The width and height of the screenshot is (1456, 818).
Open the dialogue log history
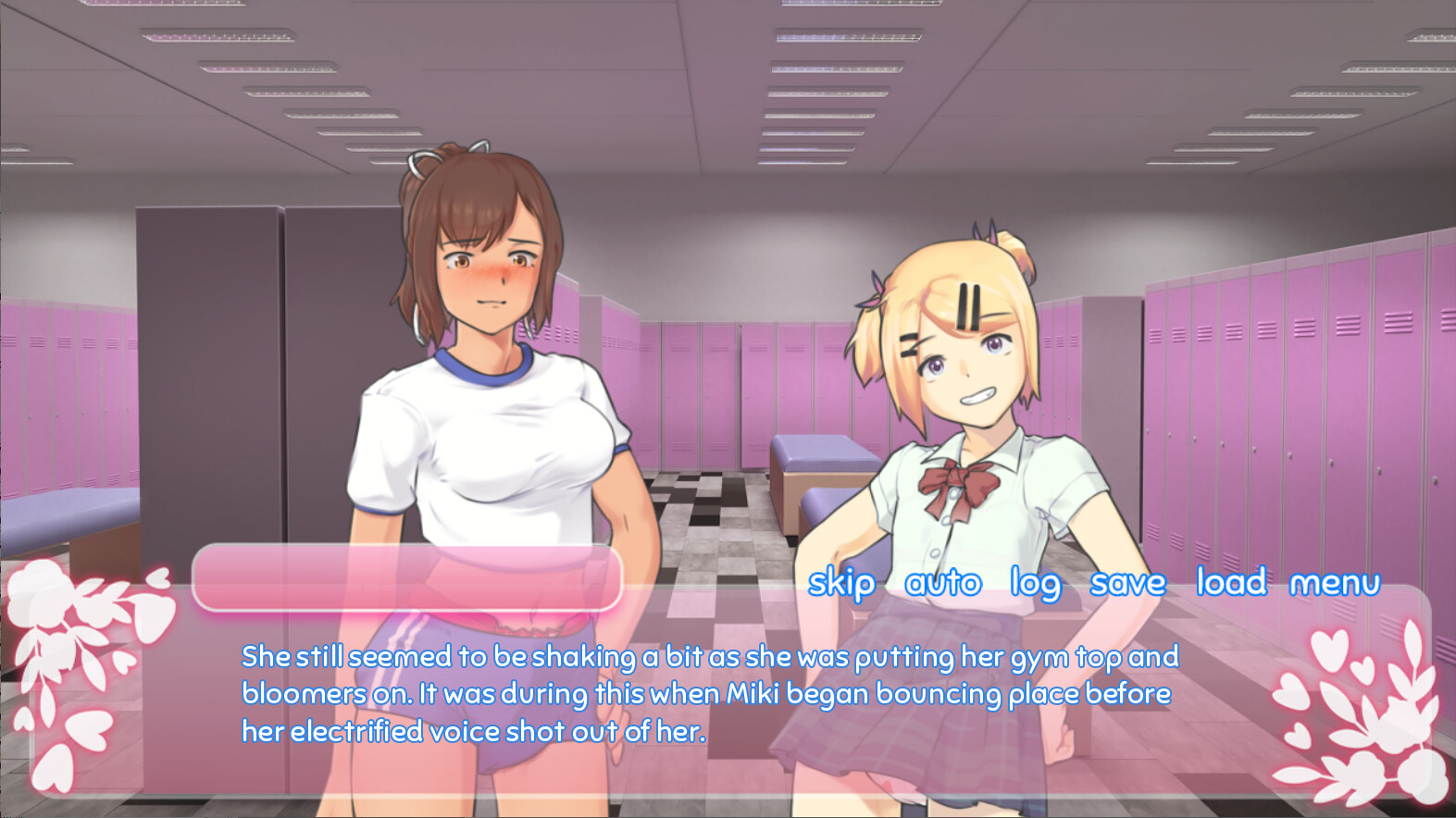(1037, 583)
